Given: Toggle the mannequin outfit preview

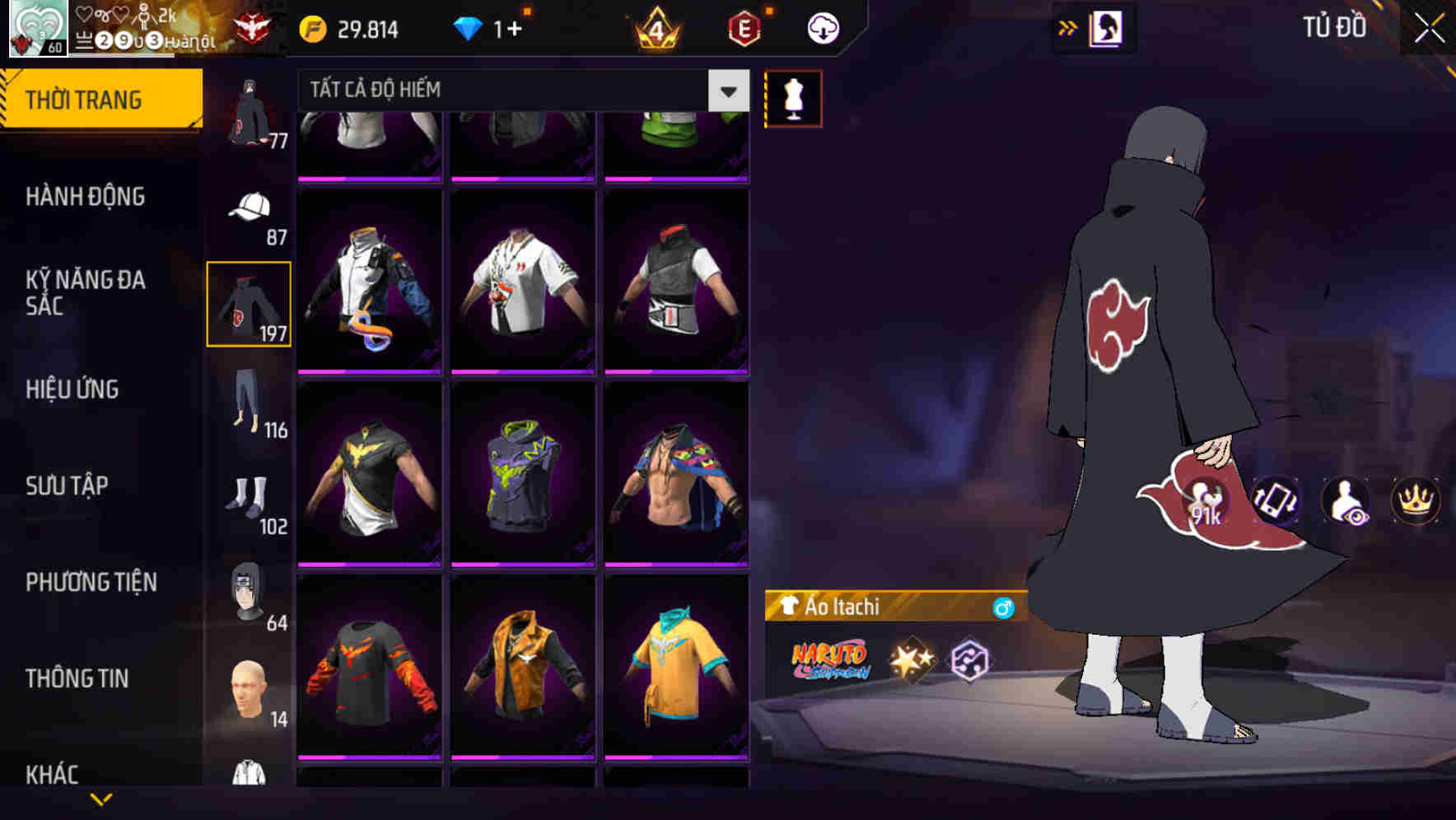Looking at the screenshot, I should click(792, 100).
